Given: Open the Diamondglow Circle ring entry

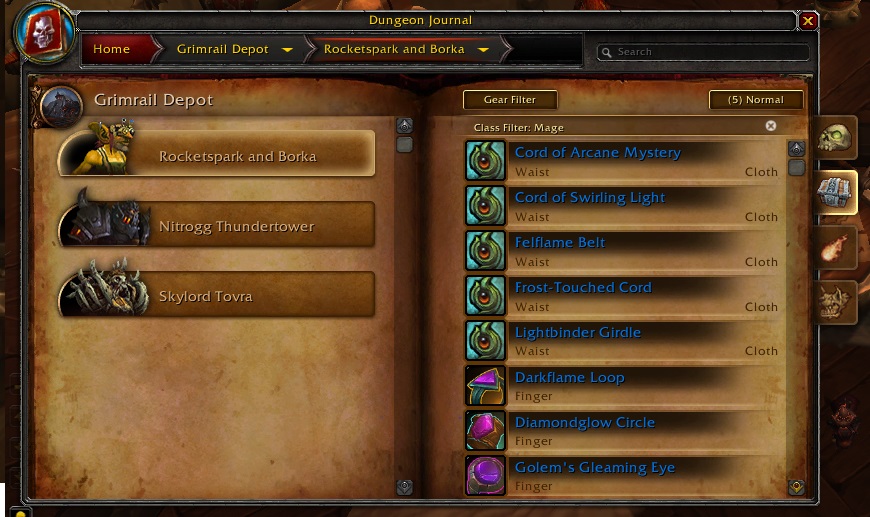Looking at the screenshot, I should click(x=584, y=423).
